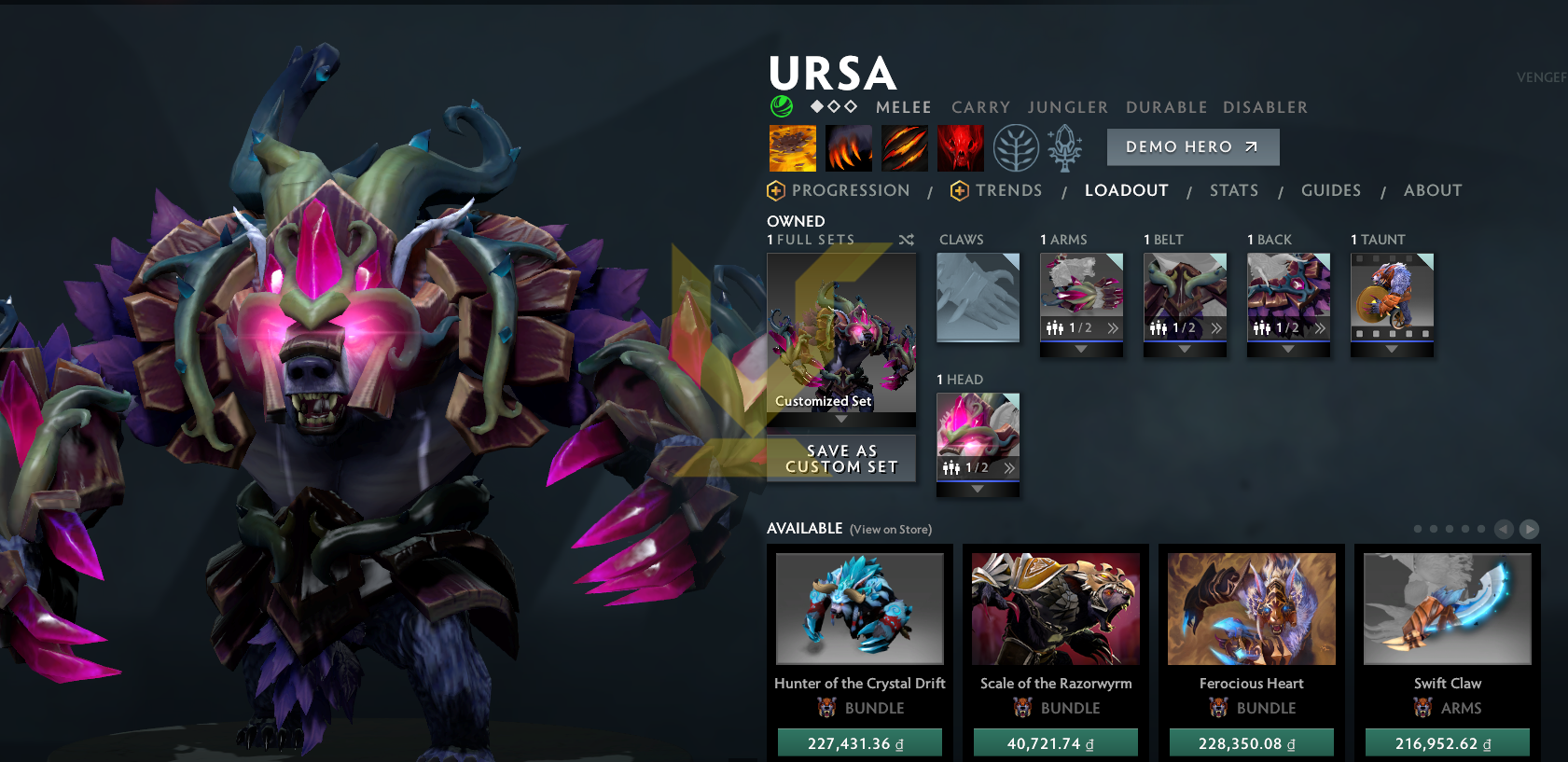The height and width of the screenshot is (762, 1568).
Task: Open the Enrage ability icon
Action: [960, 147]
